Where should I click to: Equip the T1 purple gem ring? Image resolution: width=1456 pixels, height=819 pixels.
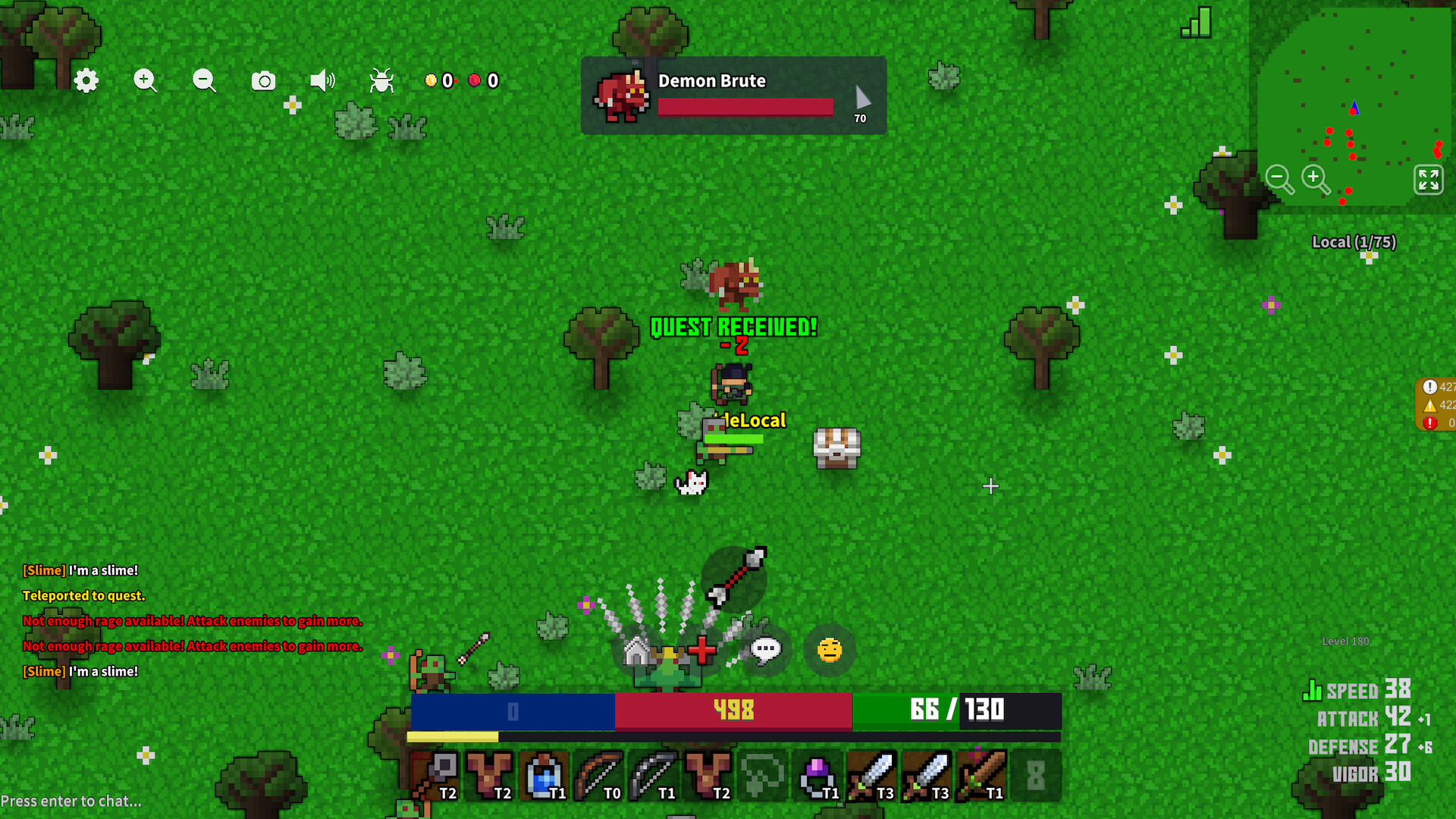tap(819, 773)
